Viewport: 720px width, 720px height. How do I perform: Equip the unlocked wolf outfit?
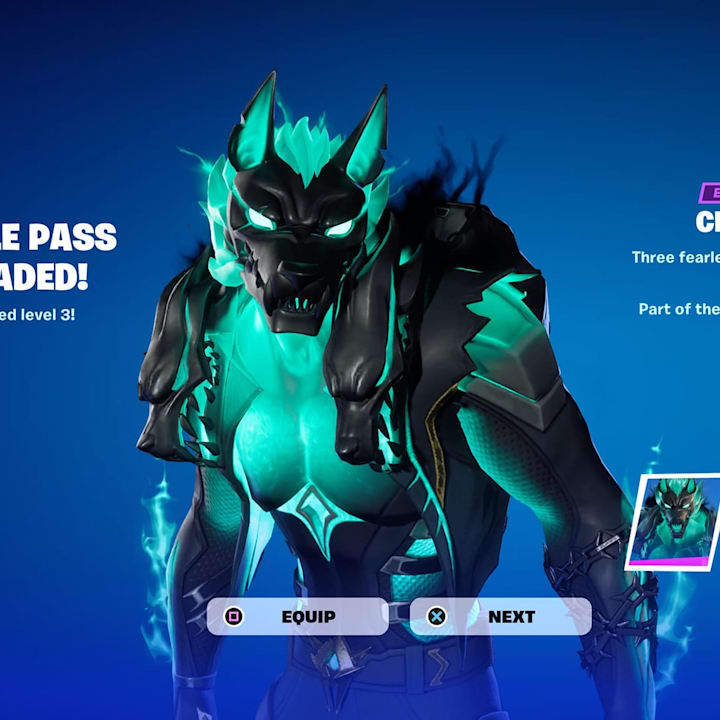[297, 616]
